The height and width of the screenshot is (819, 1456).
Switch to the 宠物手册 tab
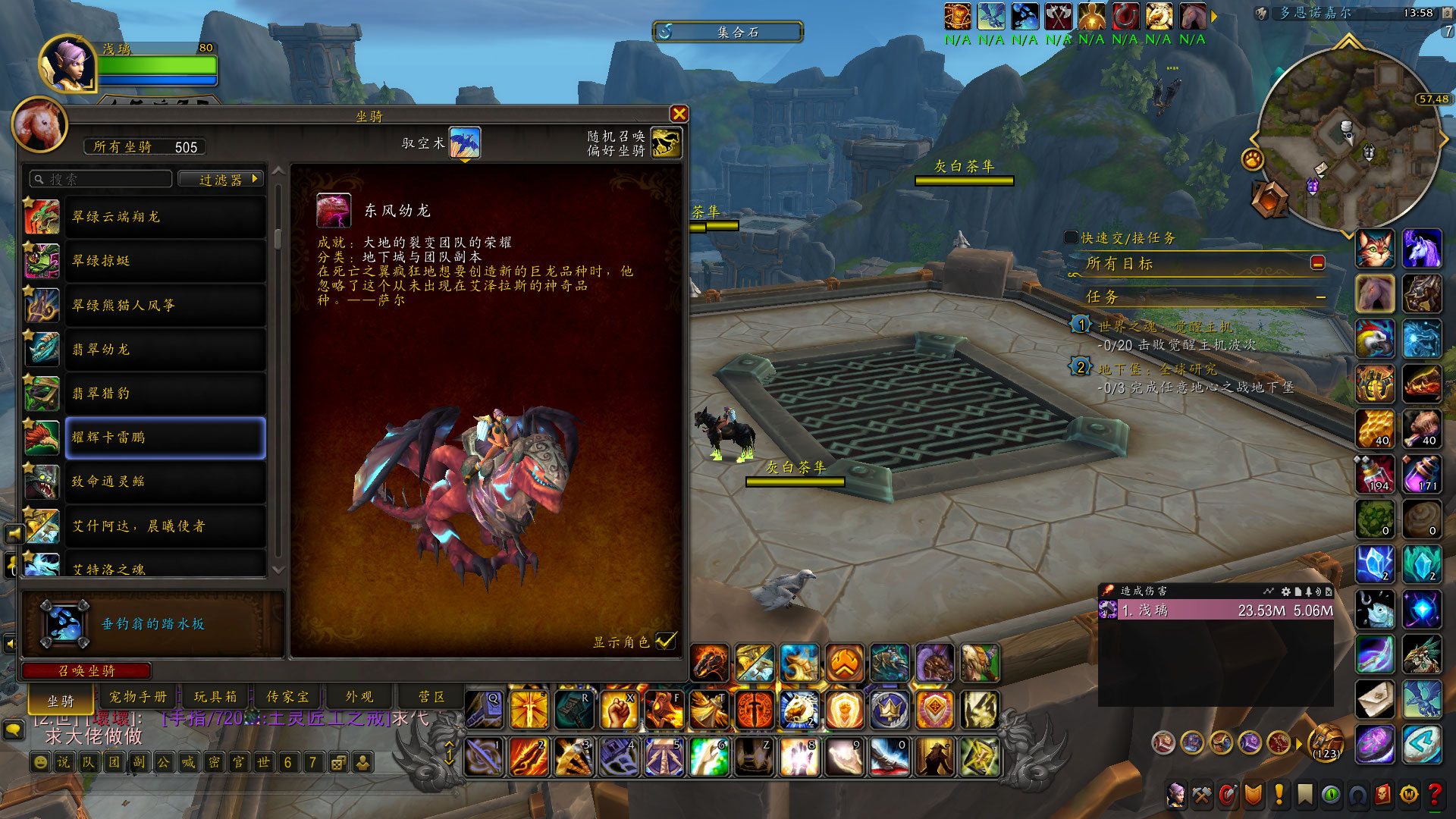tap(138, 696)
